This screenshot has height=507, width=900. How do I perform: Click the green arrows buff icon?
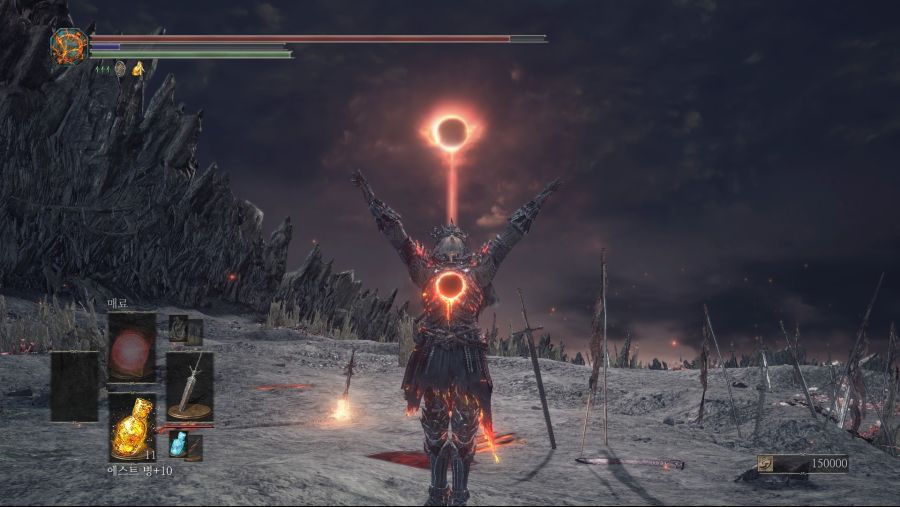[x=102, y=69]
